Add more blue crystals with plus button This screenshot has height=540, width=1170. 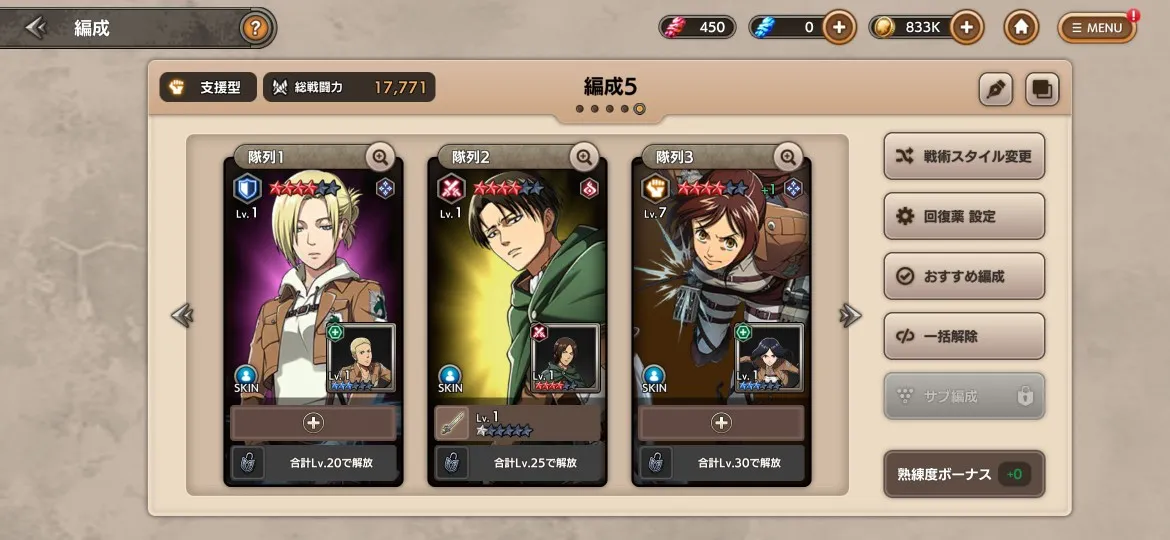click(x=839, y=28)
